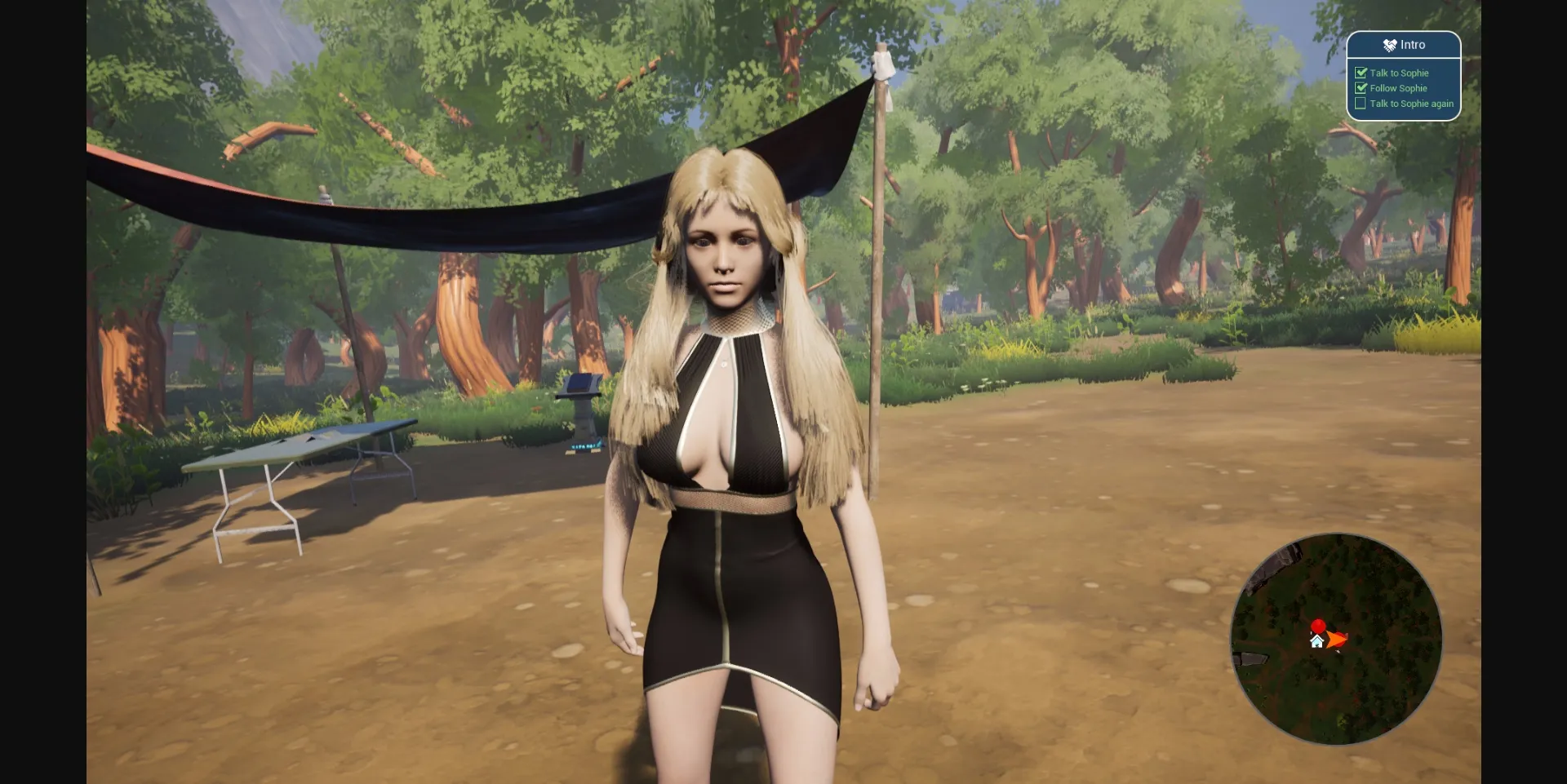Click the white flag atop the wooden pole
The height and width of the screenshot is (784, 1567).
point(881,64)
